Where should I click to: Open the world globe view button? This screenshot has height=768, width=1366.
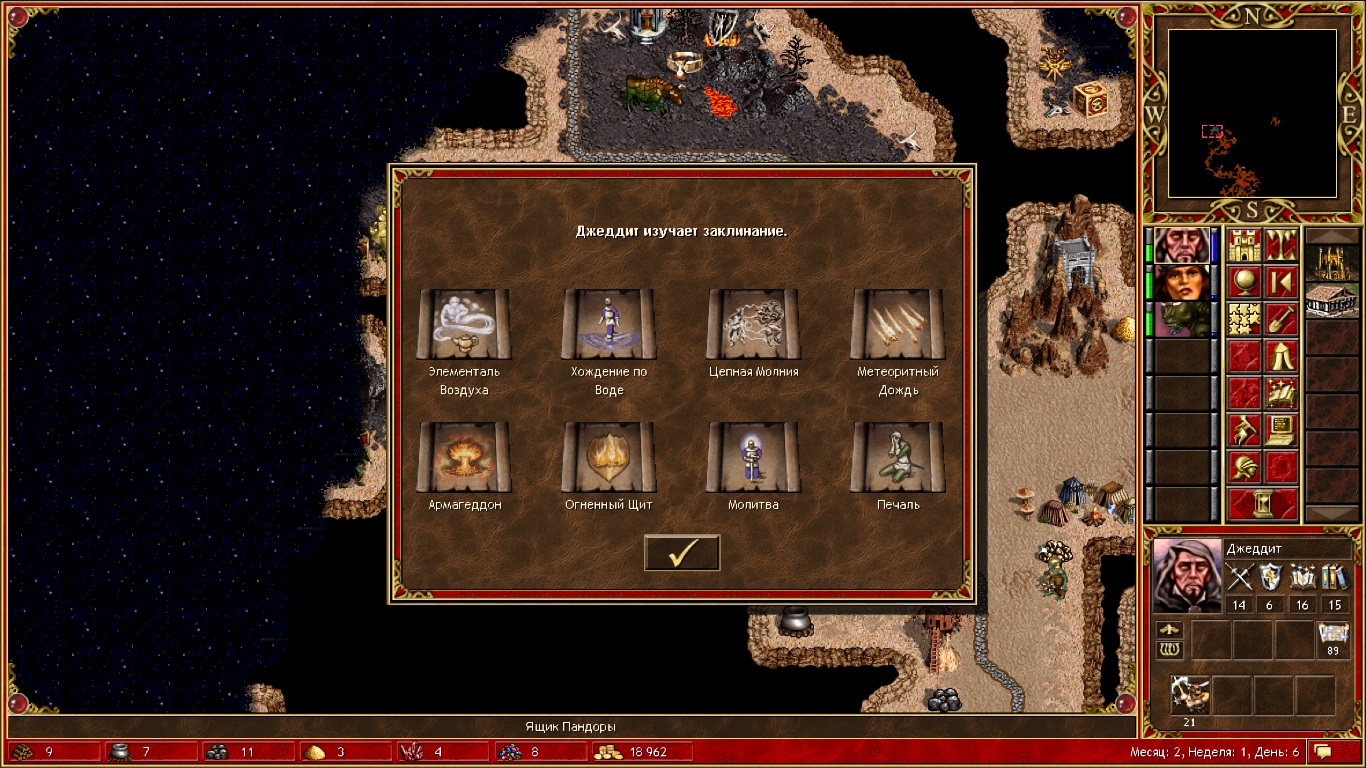click(1245, 282)
